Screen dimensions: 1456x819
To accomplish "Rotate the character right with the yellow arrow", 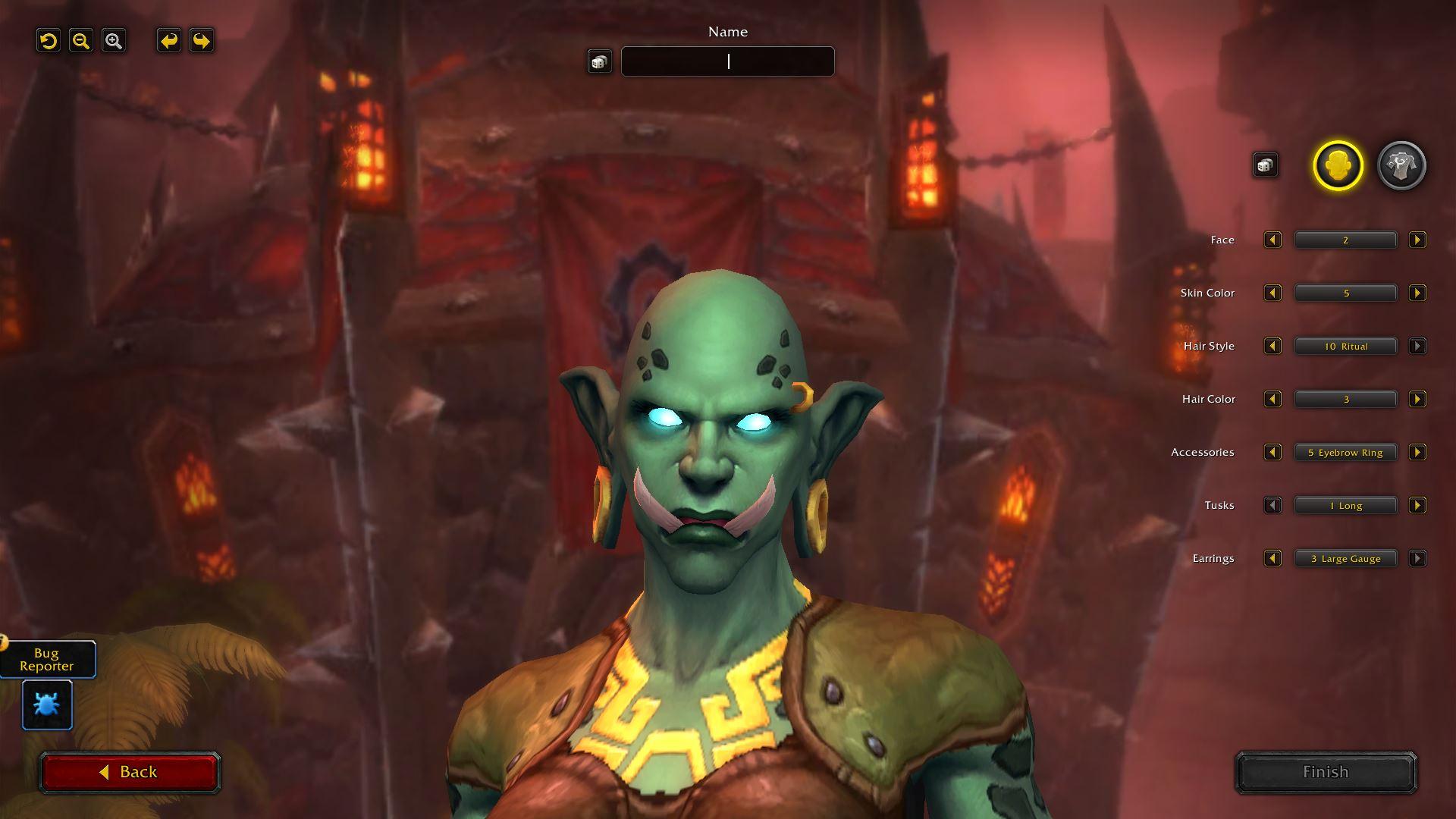I will 199,40.
